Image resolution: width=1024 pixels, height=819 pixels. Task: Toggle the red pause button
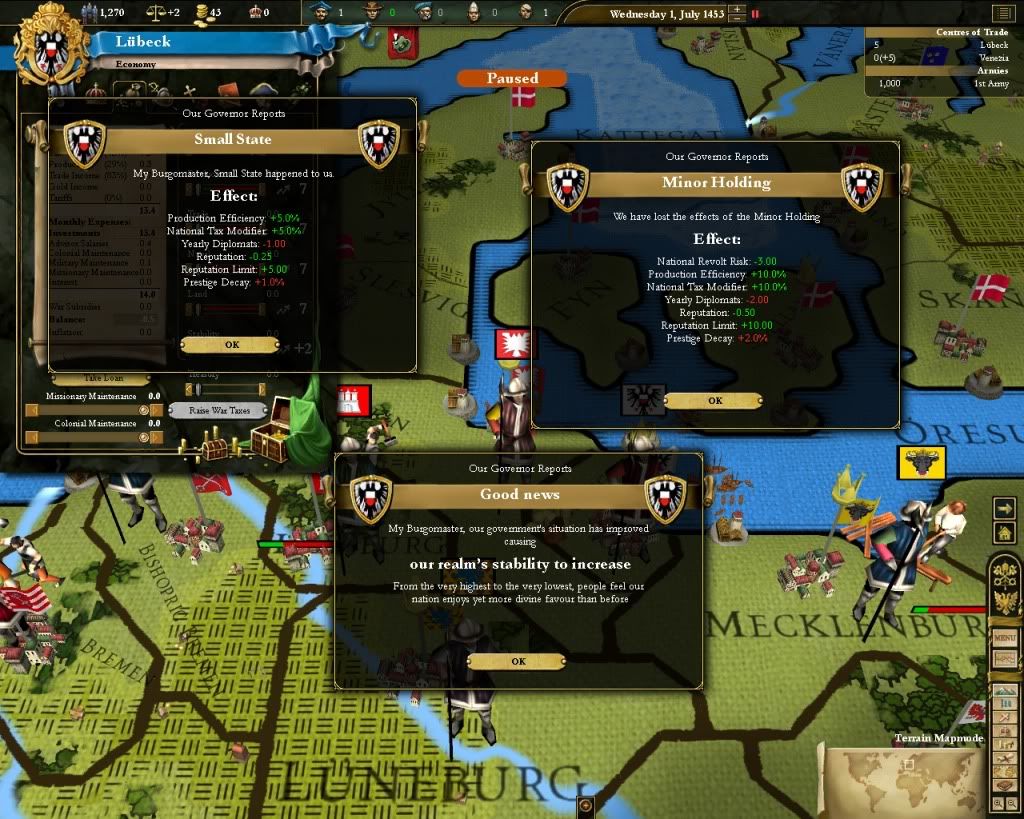click(755, 14)
